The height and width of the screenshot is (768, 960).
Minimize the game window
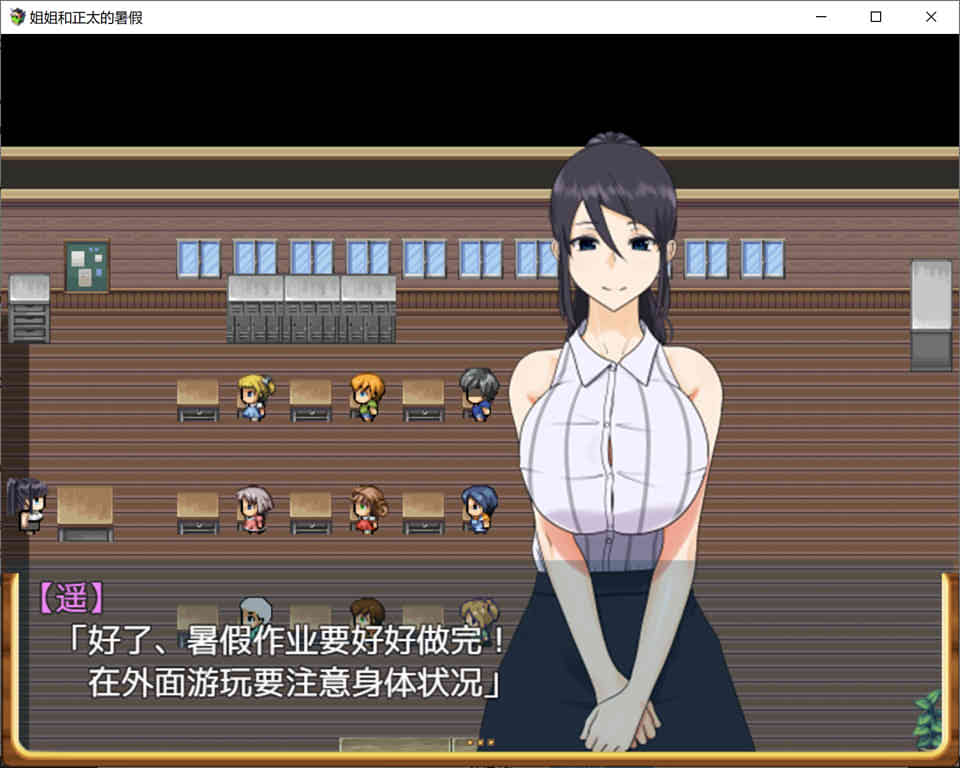point(820,17)
